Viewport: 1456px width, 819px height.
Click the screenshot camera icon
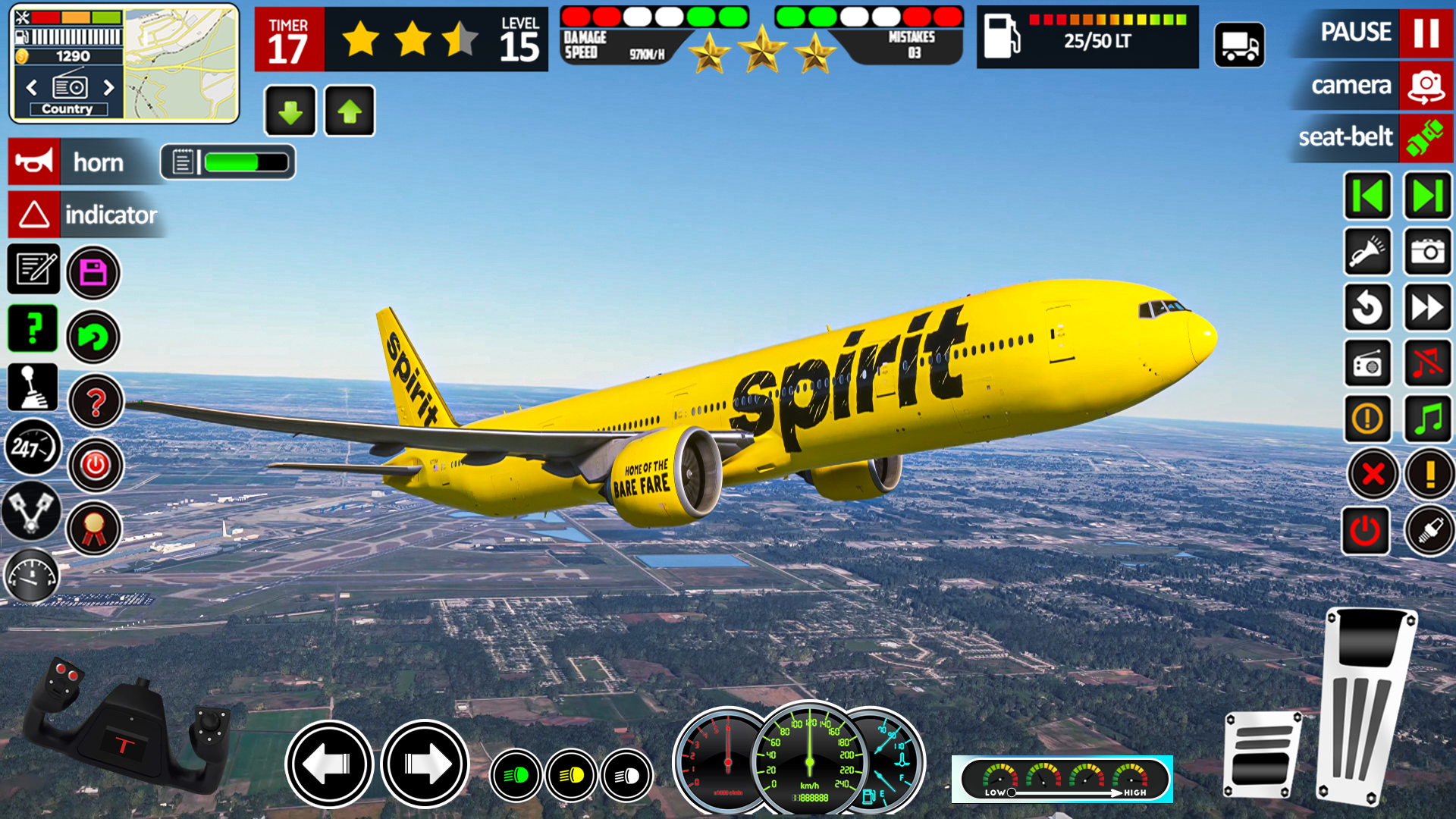point(1428,252)
